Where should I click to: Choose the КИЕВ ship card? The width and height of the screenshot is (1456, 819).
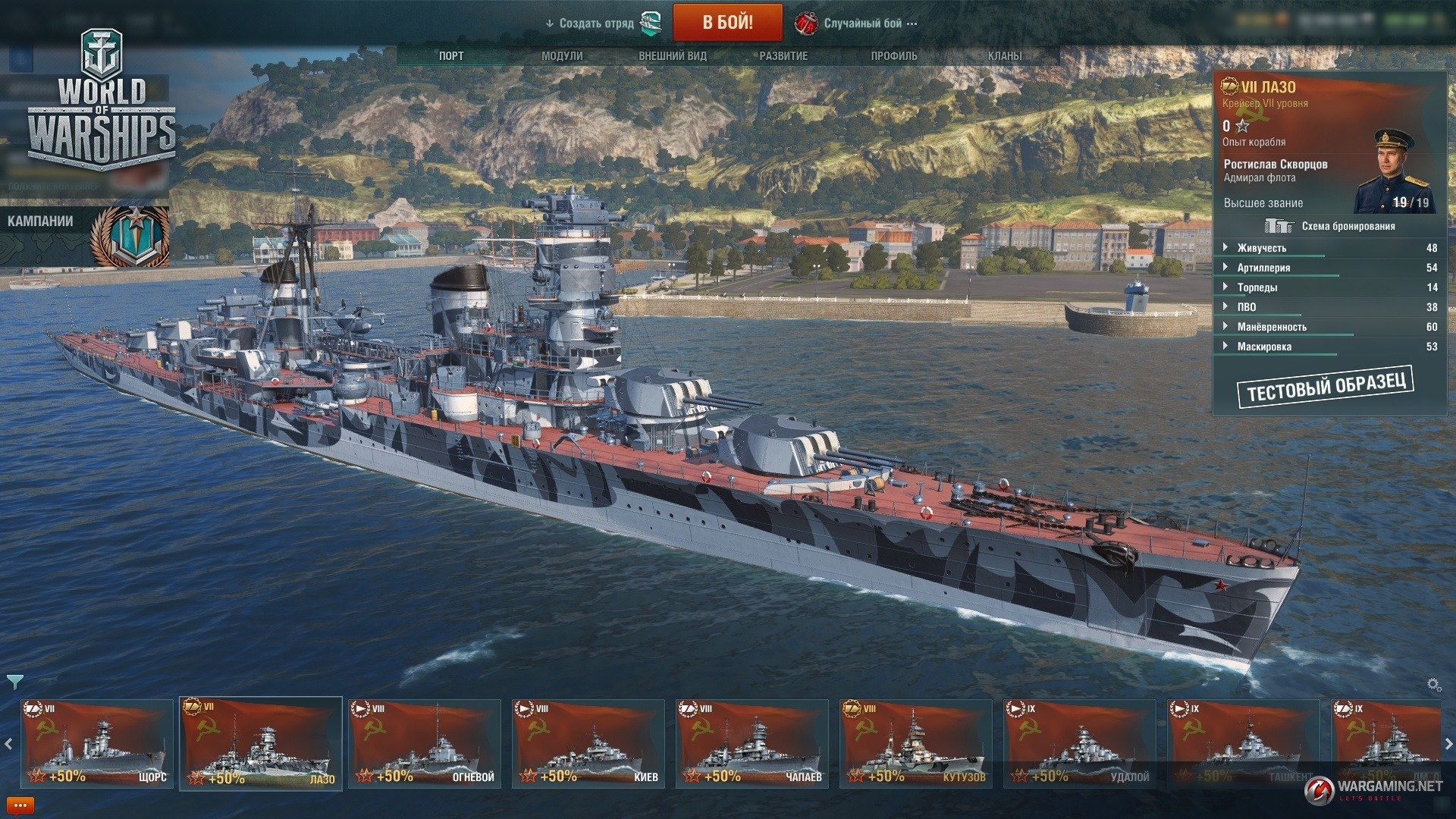tap(588, 743)
